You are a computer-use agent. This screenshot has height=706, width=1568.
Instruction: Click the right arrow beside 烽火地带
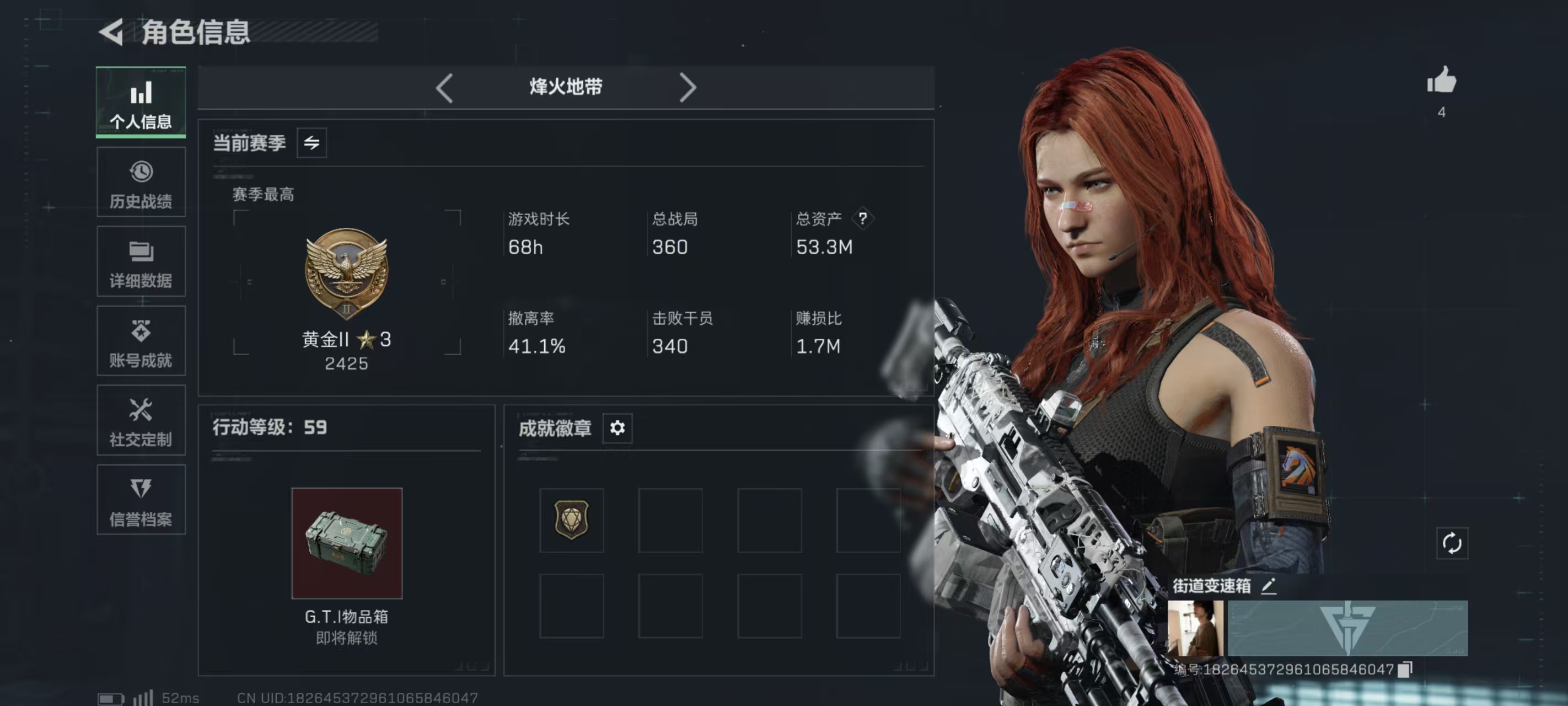687,88
